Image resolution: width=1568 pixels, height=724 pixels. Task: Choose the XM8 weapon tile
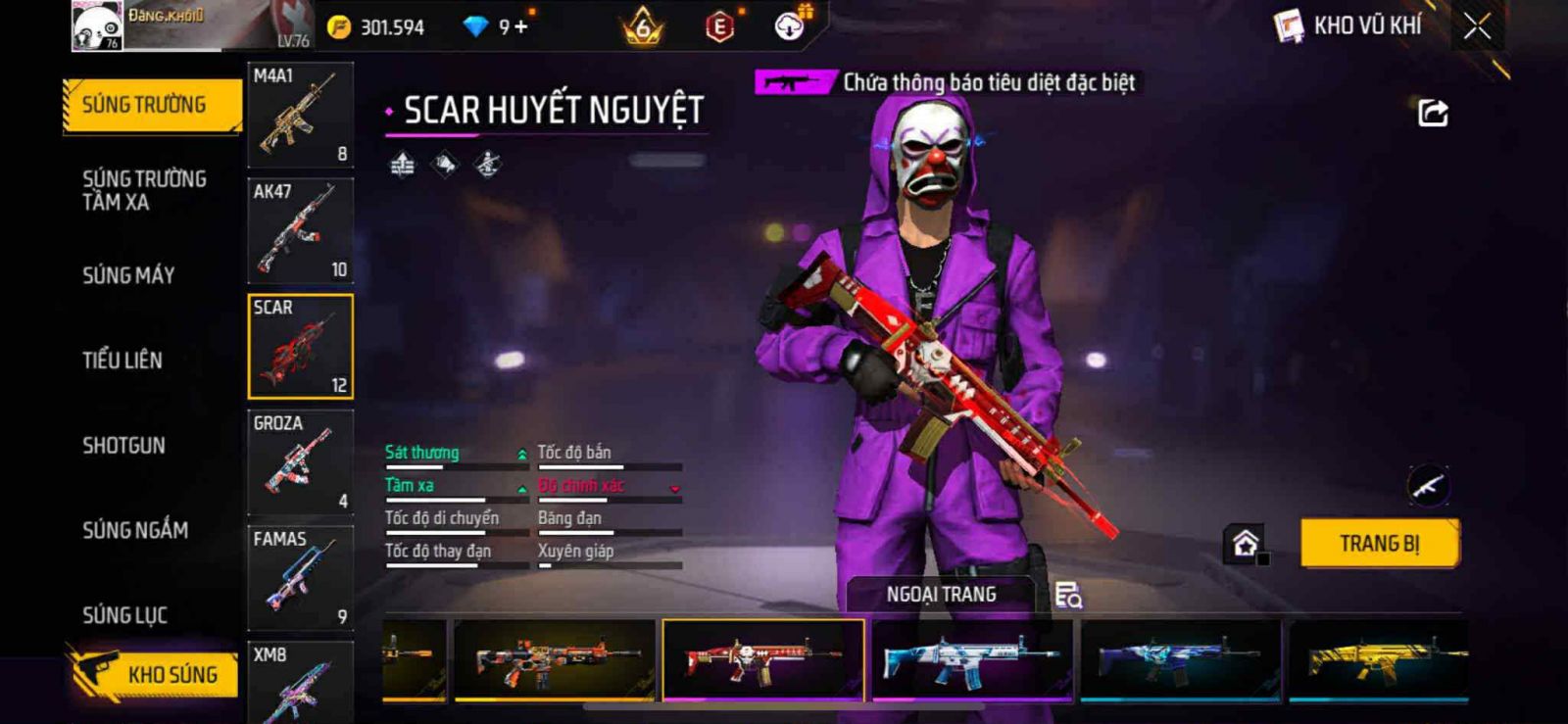(300, 682)
